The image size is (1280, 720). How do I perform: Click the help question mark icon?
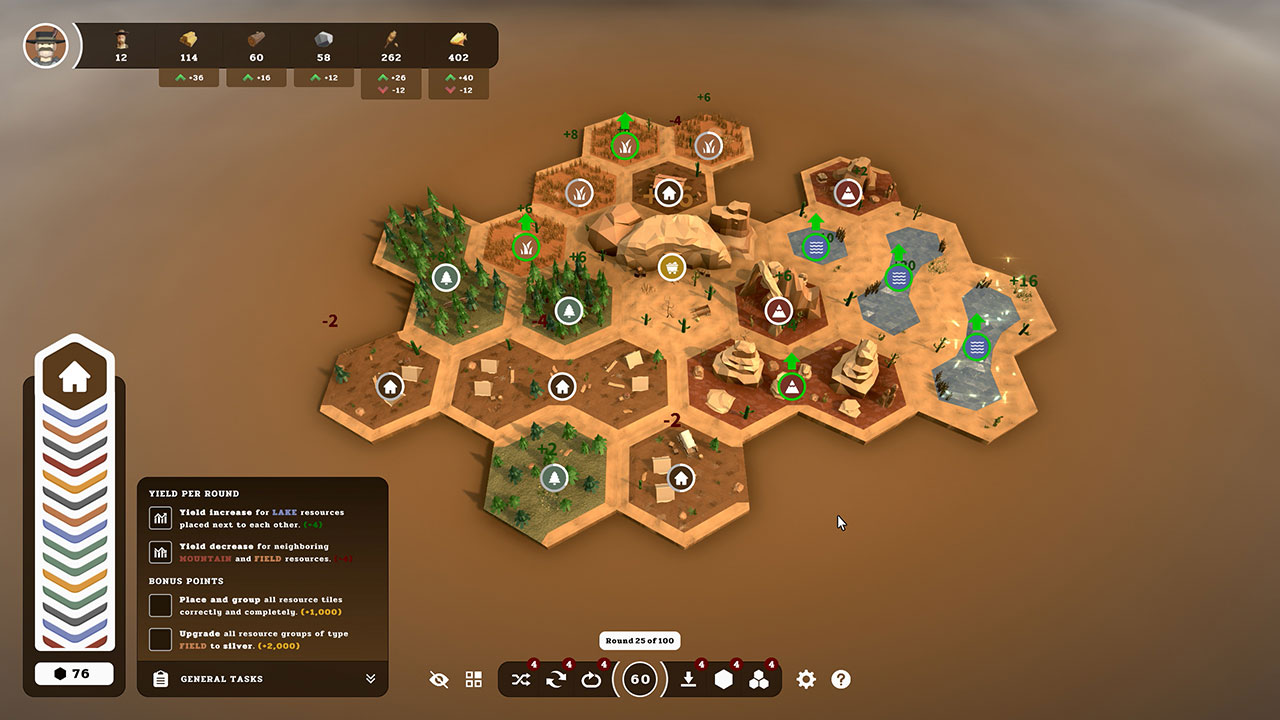pyautogui.click(x=841, y=679)
